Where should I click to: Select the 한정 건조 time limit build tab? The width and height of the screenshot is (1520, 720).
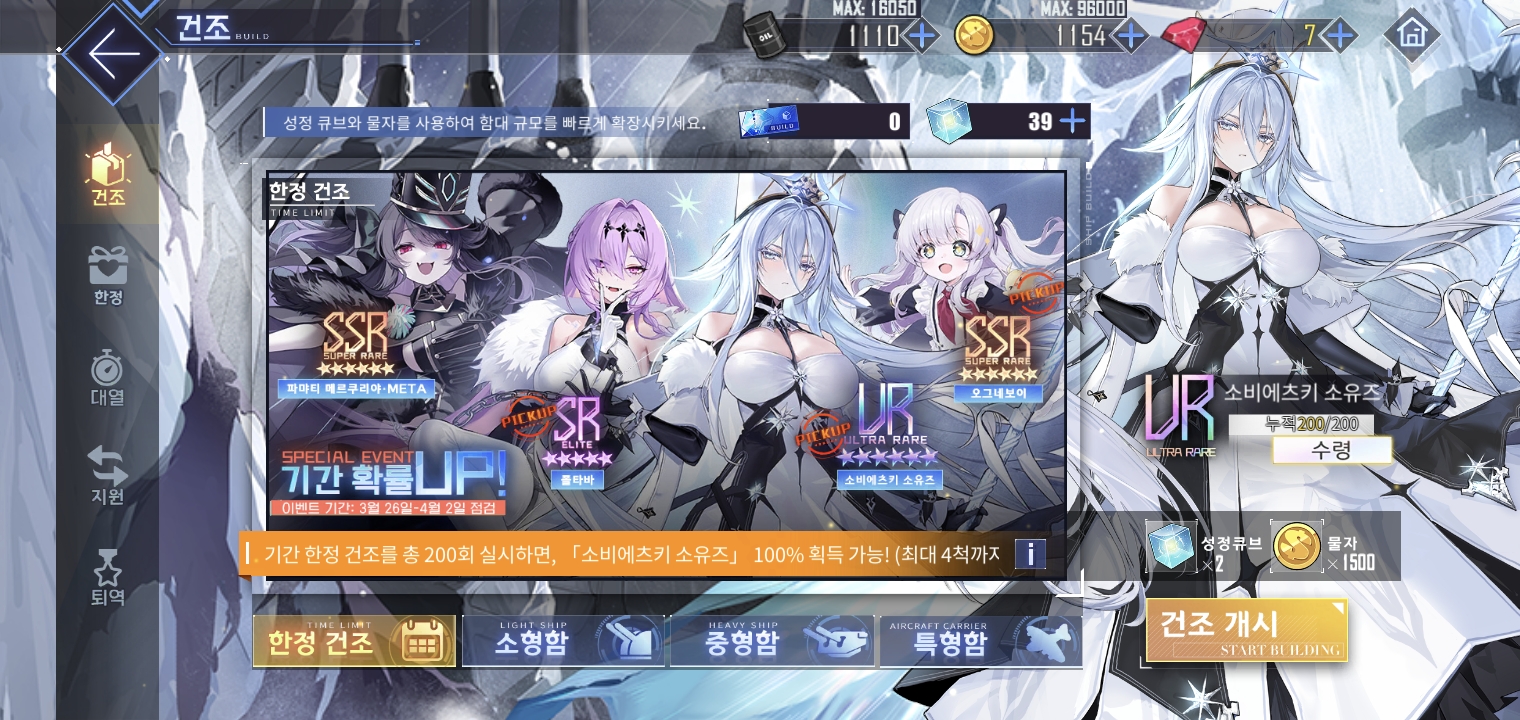(354, 641)
